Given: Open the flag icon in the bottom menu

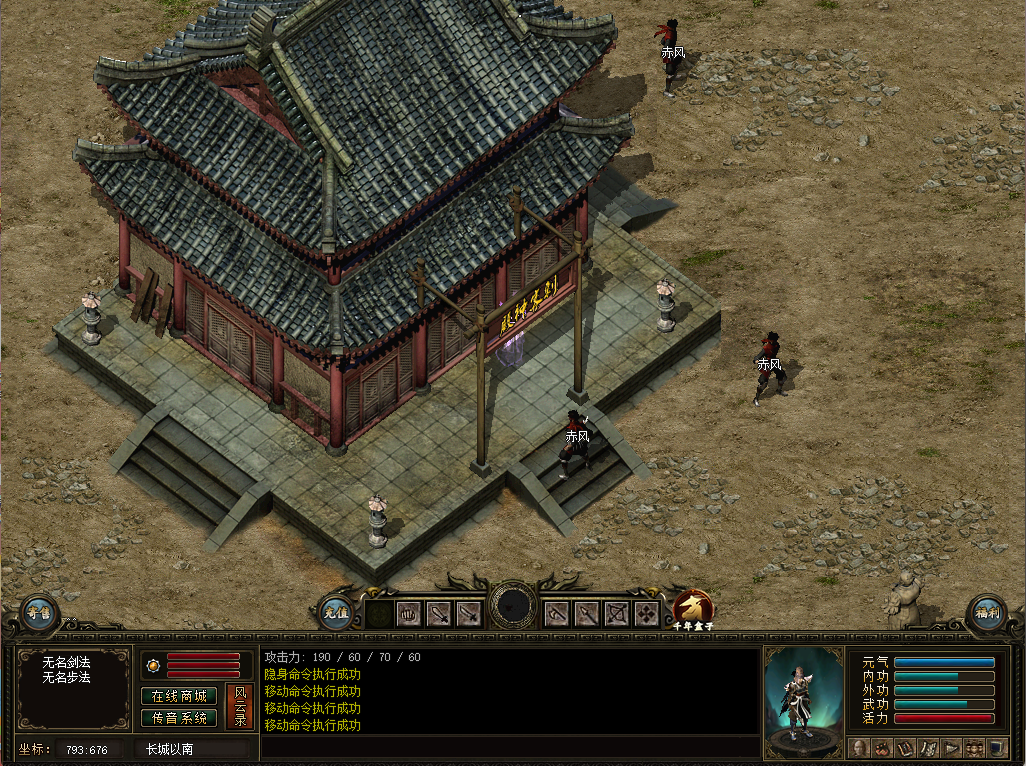Looking at the screenshot, I should [951, 748].
